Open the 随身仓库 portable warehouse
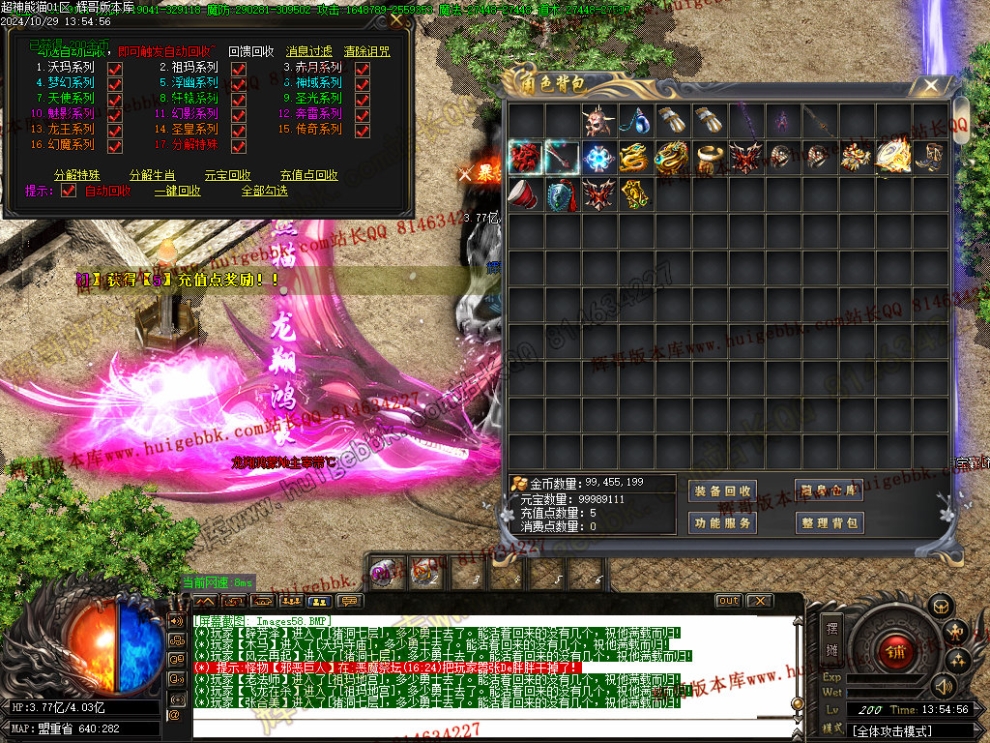Screen dimensions: 990x743 click(828, 491)
